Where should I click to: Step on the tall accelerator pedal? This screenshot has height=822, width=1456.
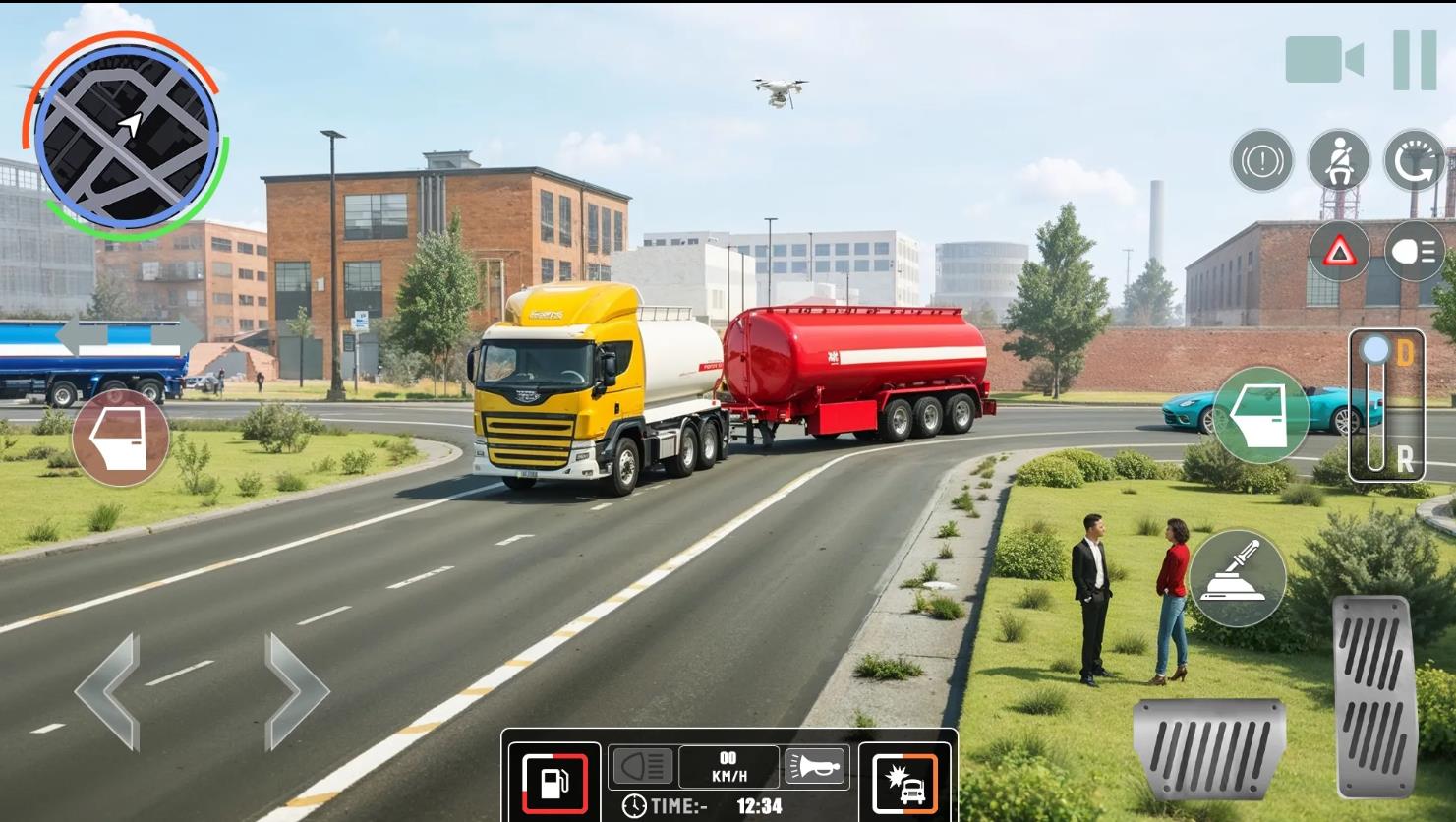(1374, 694)
